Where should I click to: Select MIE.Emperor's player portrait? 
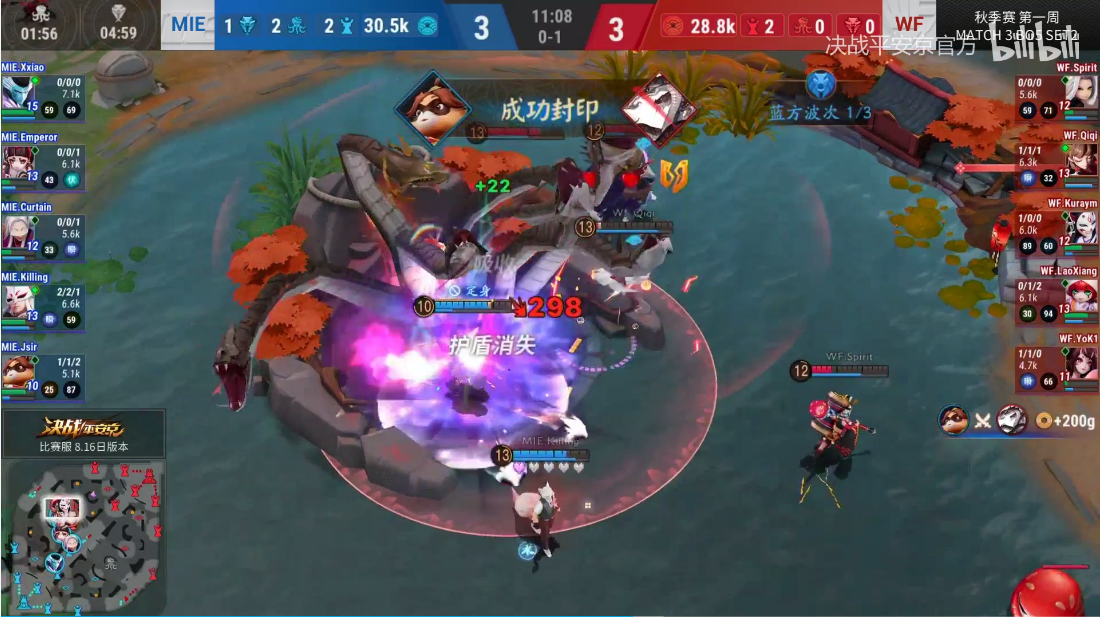tap(17, 162)
